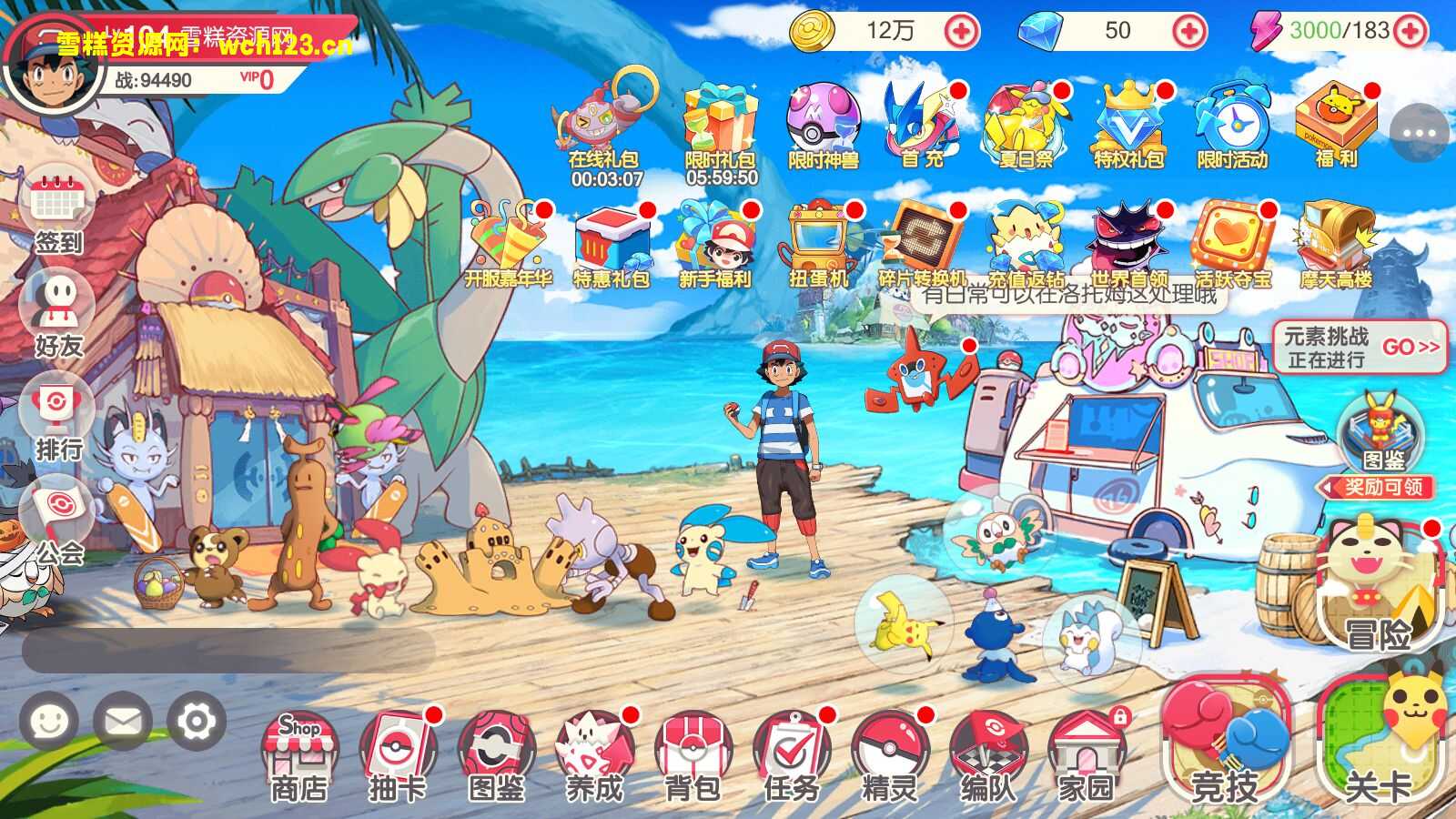Open the 精灵 Poké Ball menu
The height and width of the screenshot is (819, 1456).
(x=890, y=755)
